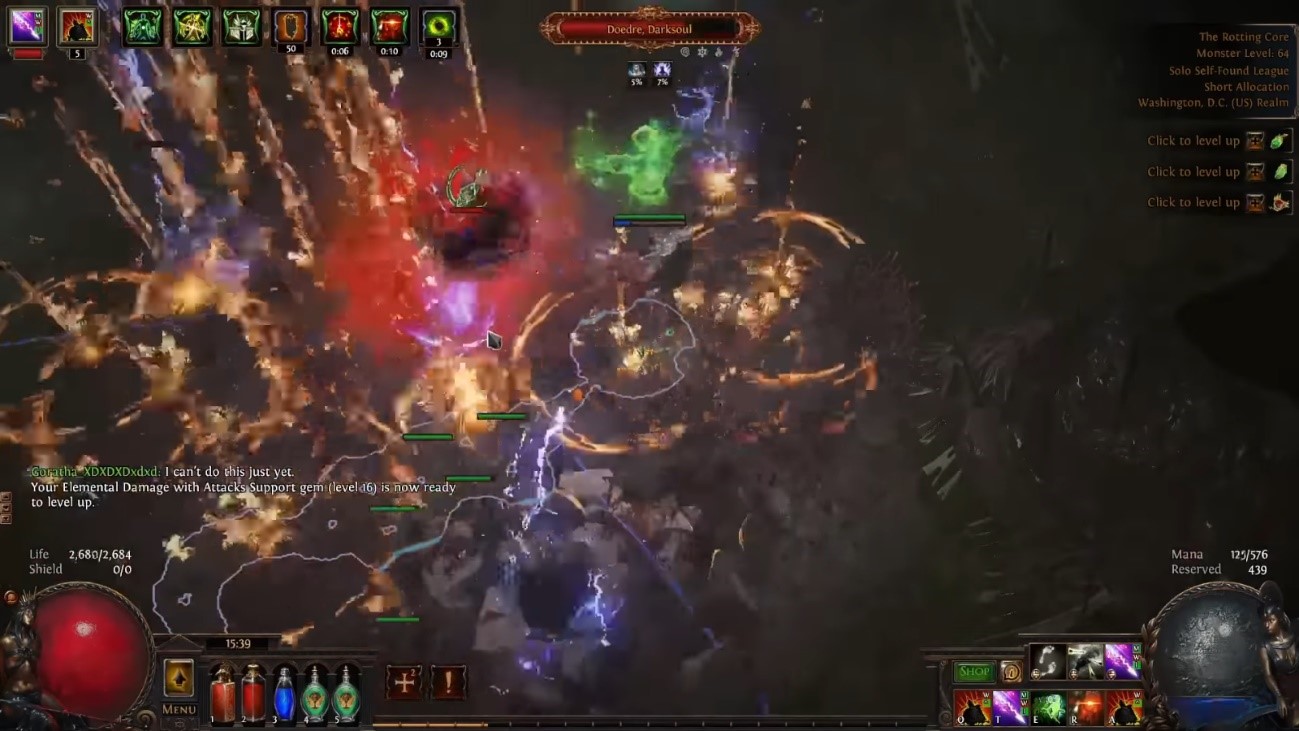This screenshot has height=731, width=1299.
Task: Activate the red skill bound to Q
Action: [x=971, y=708]
